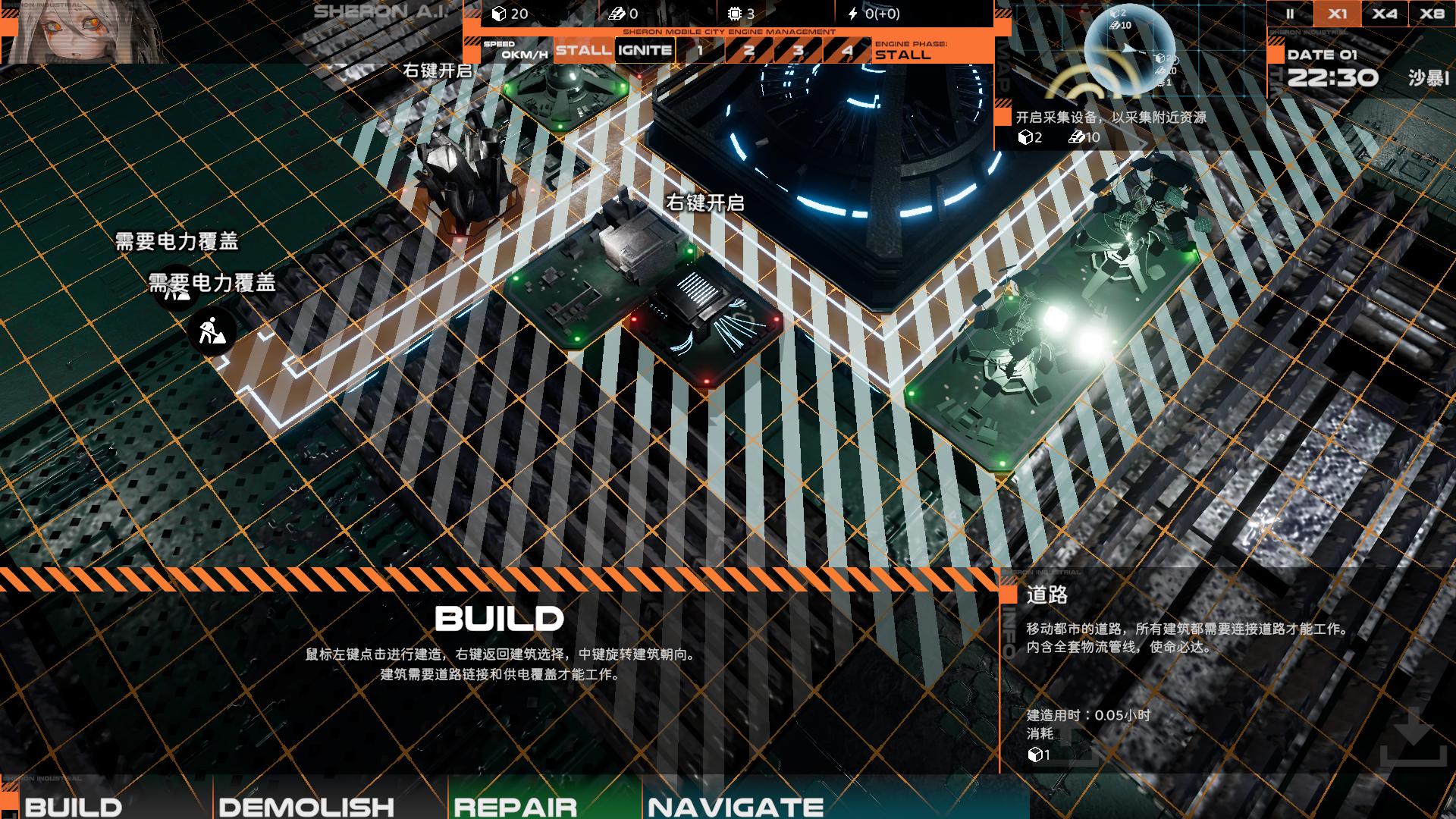Choose engine gear 1

(x=699, y=51)
